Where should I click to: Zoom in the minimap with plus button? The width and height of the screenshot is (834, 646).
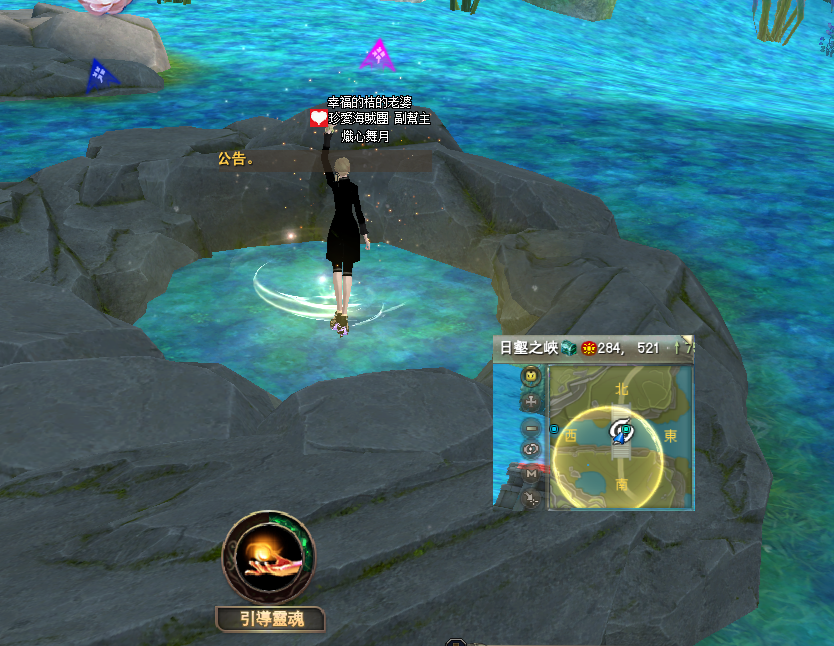[531, 401]
